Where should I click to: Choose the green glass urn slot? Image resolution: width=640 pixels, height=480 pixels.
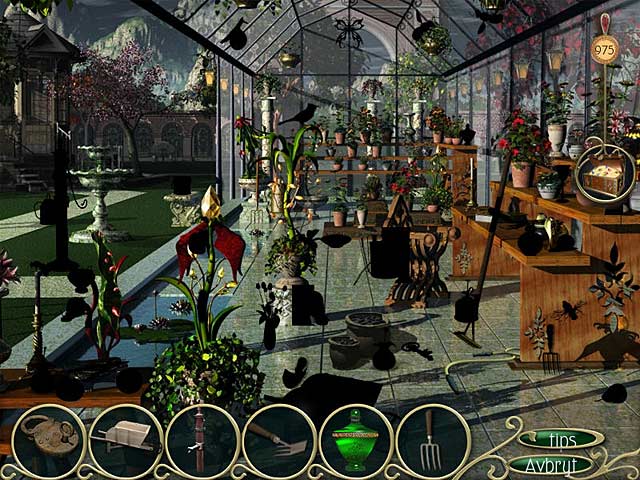(356, 441)
